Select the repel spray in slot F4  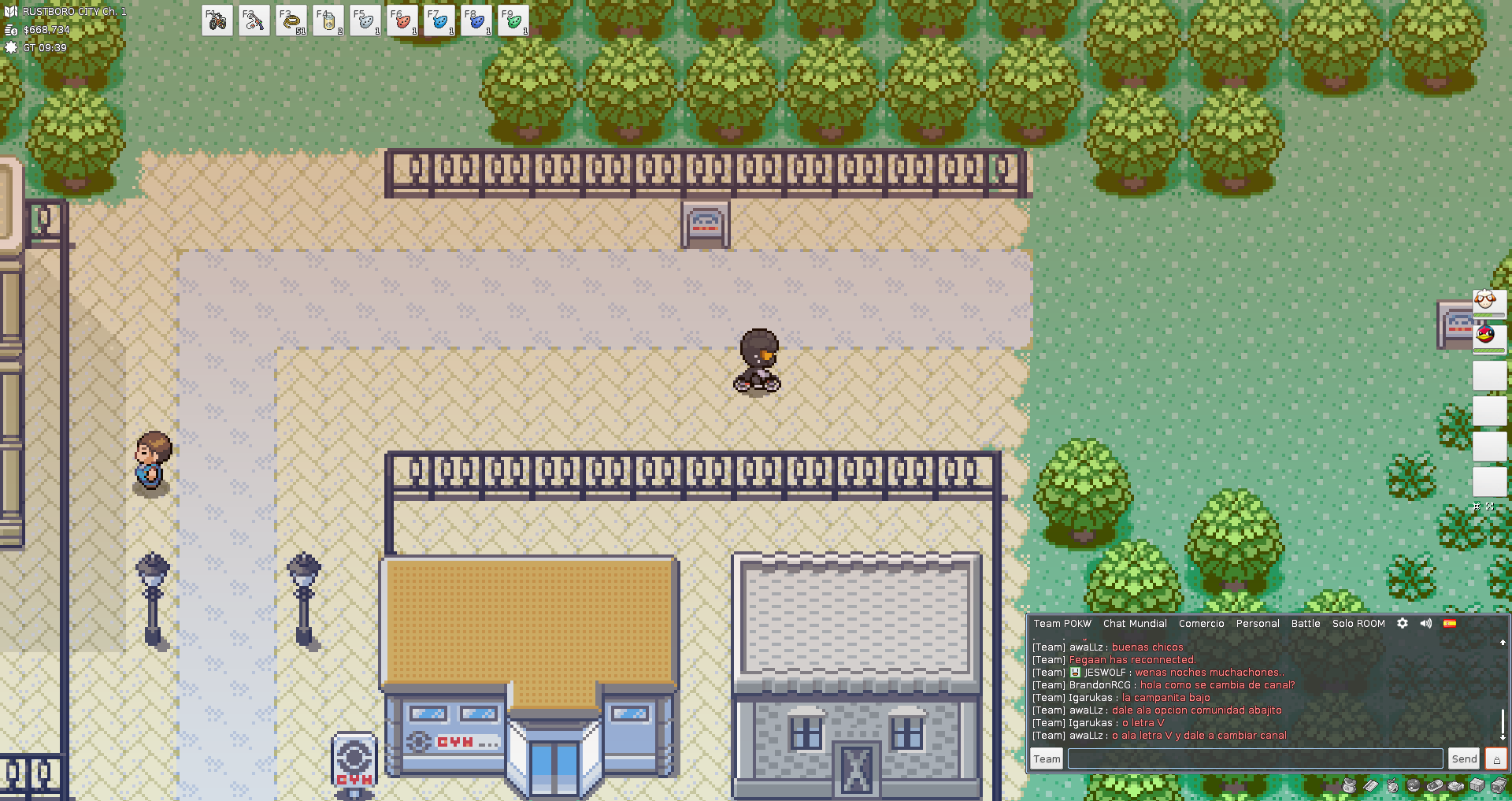328,20
